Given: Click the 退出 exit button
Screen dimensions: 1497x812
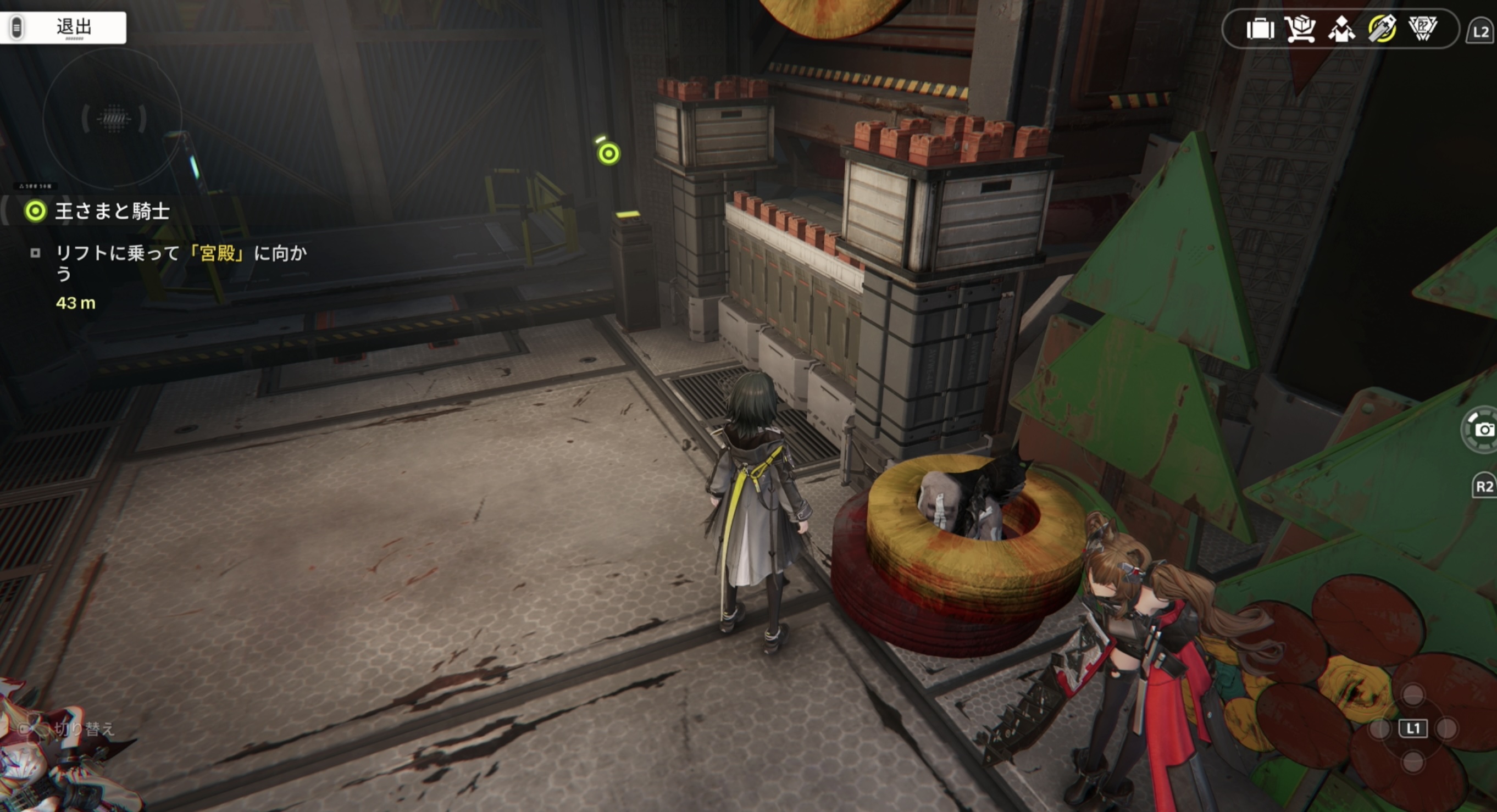Looking at the screenshot, I should coord(63,27).
